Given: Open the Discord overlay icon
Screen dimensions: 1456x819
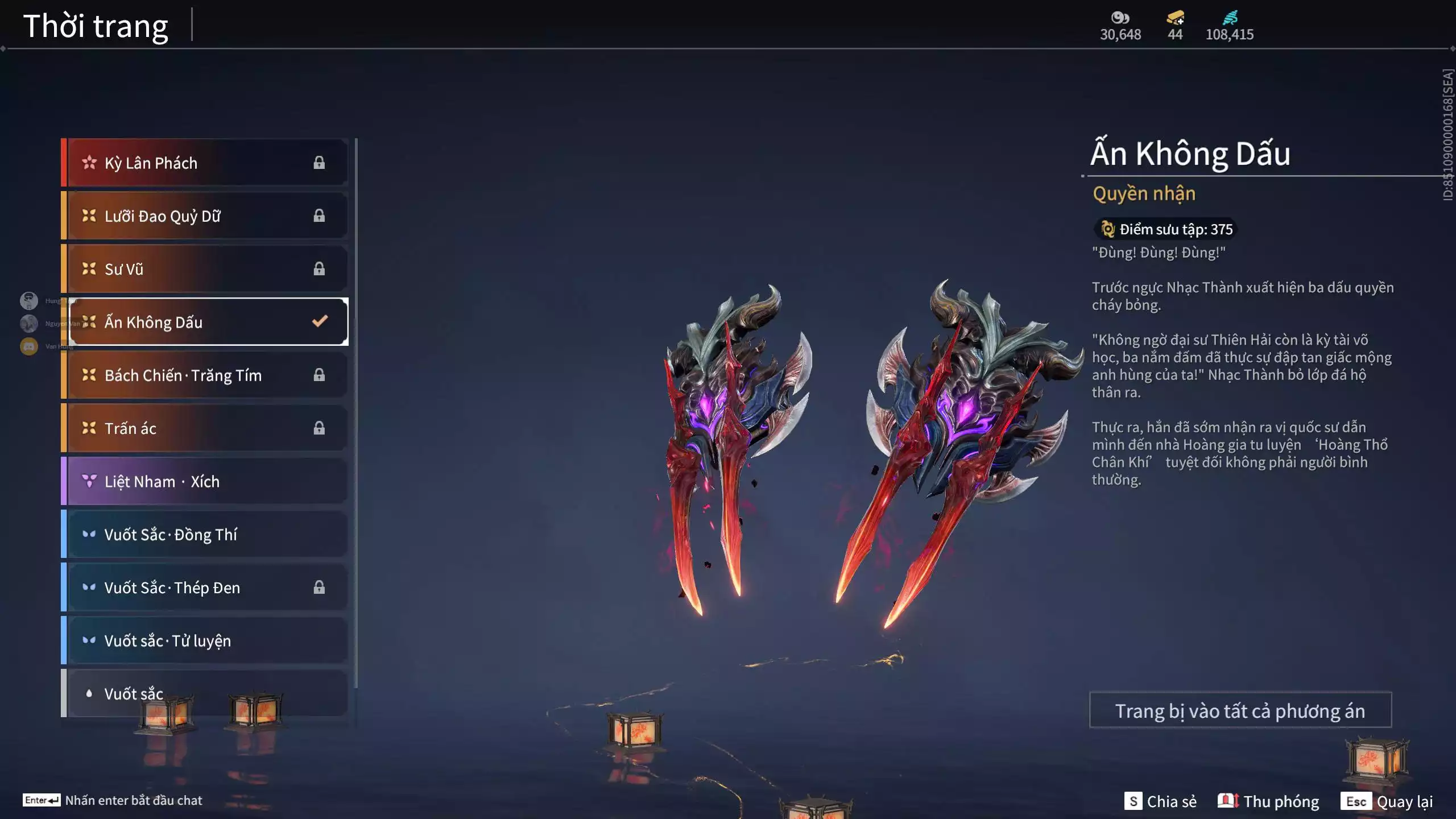Looking at the screenshot, I should [x=29, y=346].
